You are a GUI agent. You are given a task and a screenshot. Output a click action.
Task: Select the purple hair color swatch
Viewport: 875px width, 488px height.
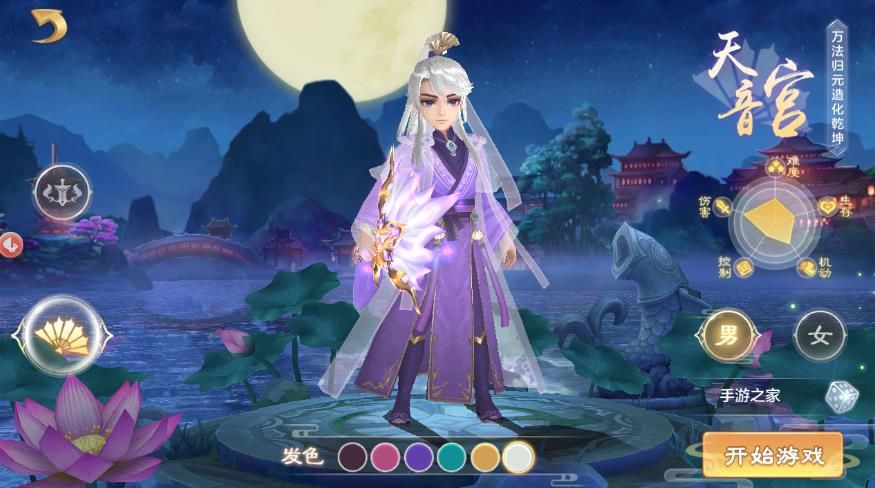(420, 457)
